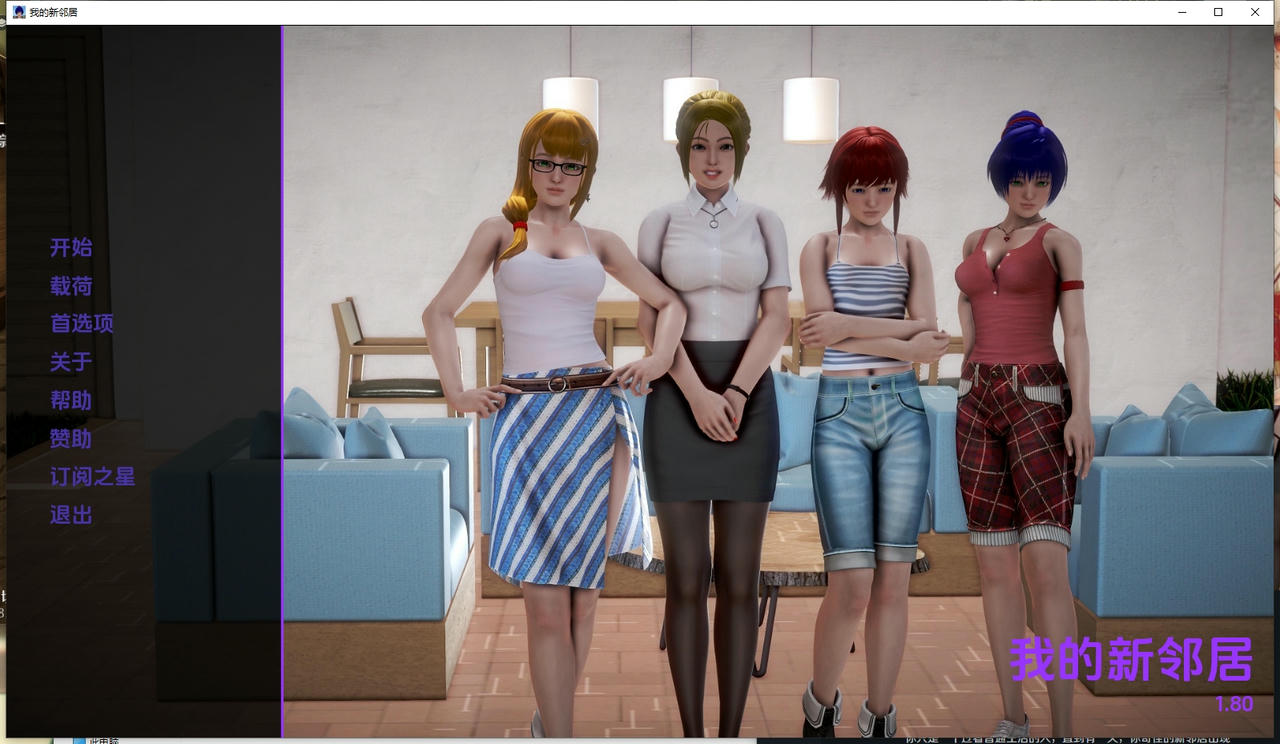Quit the game via 退出
Viewport: 1280px width, 744px height.
(68, 515)
